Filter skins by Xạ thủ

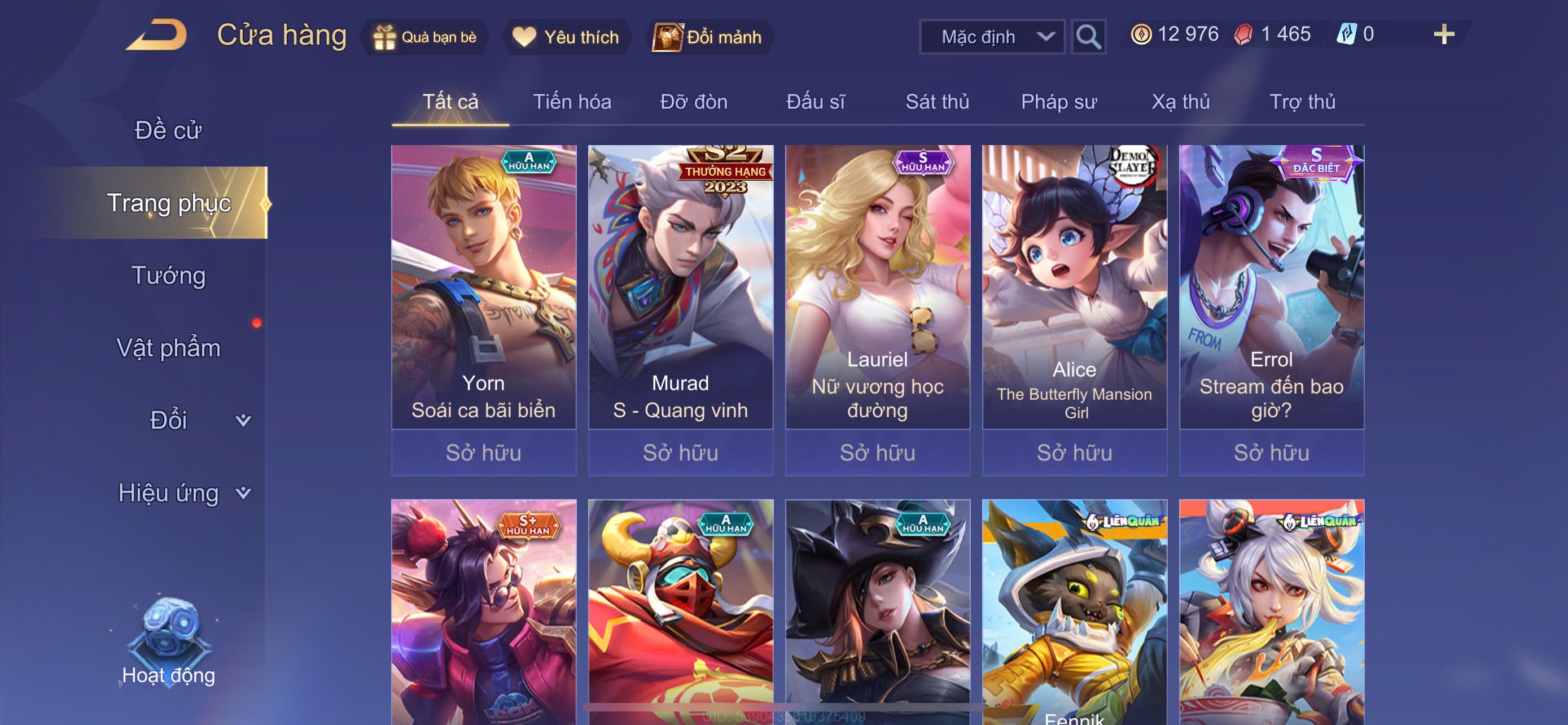pos(1180,102)
